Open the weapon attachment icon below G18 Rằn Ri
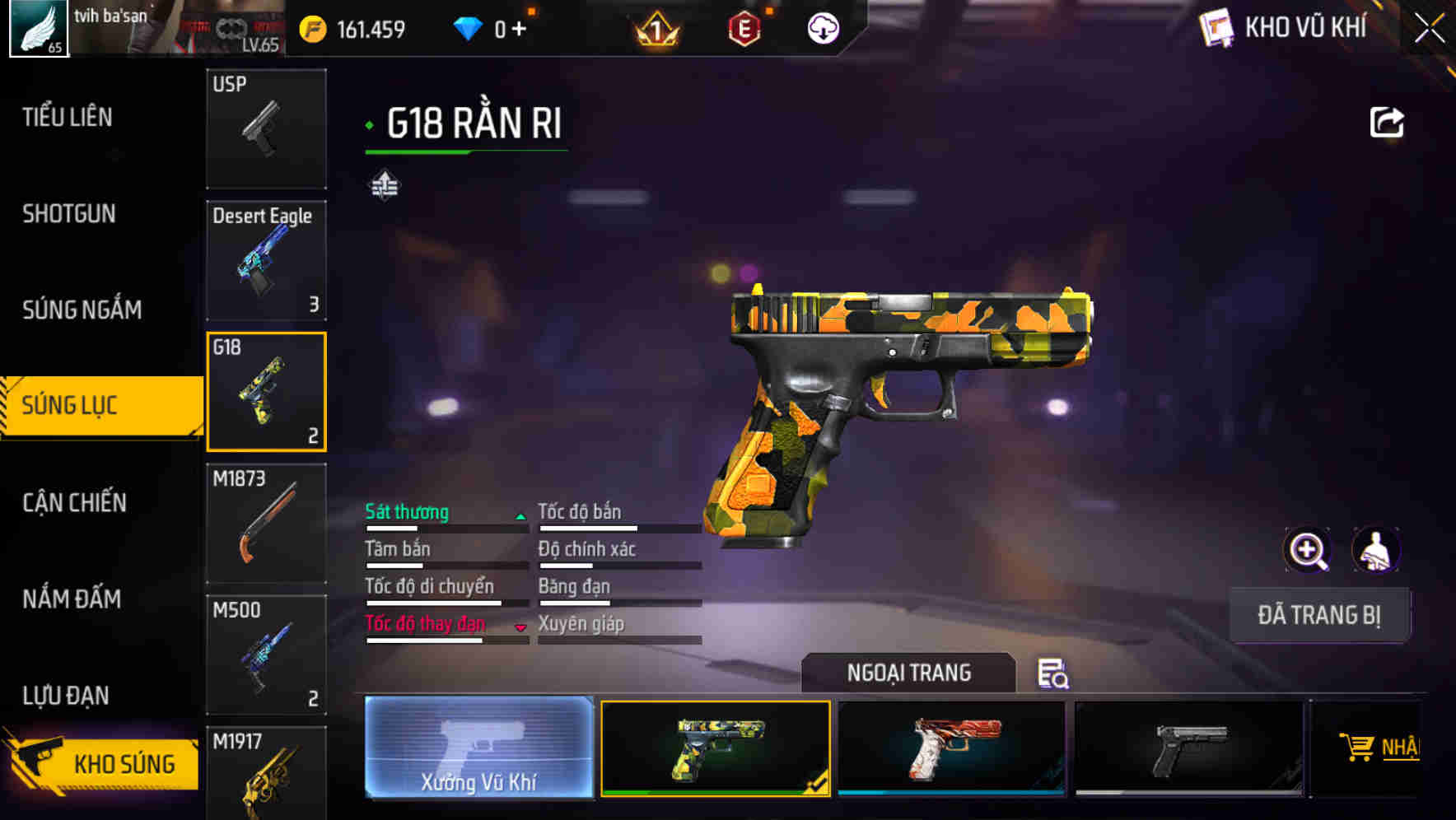1456x820 pixels. pyautogui.click(x=383, y=184)
